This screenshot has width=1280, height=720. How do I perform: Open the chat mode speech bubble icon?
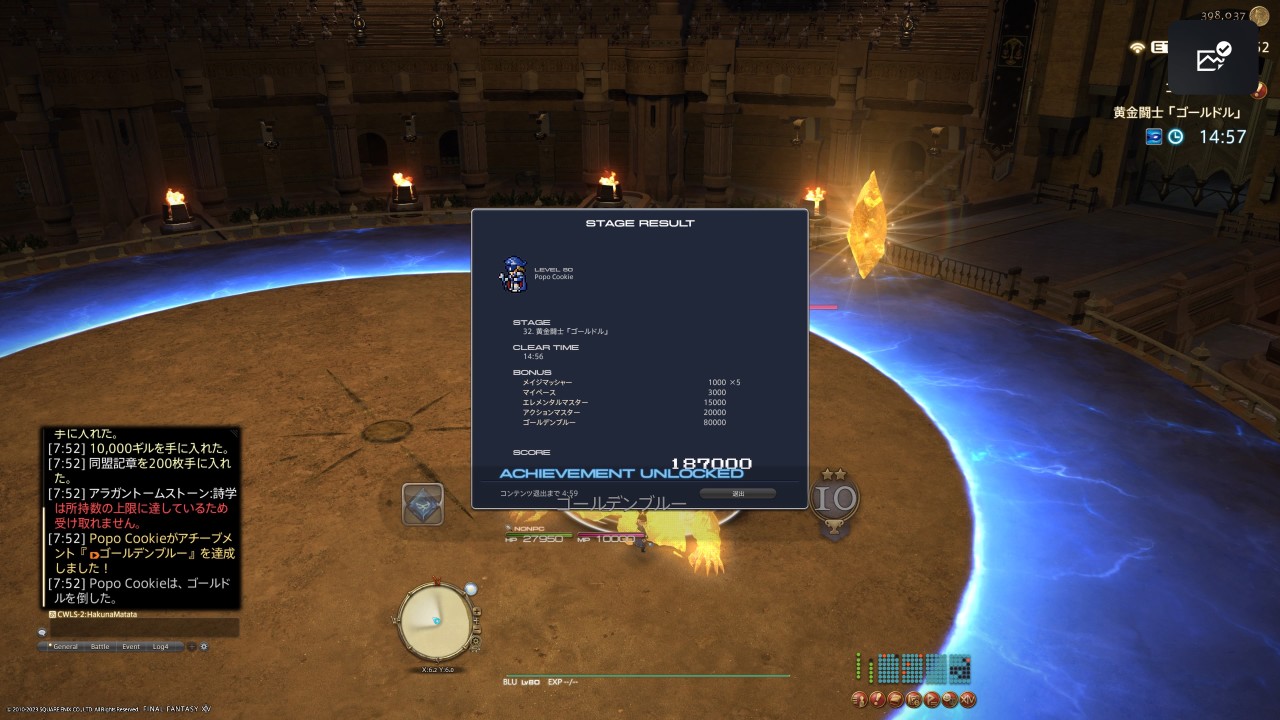(42, 632)
